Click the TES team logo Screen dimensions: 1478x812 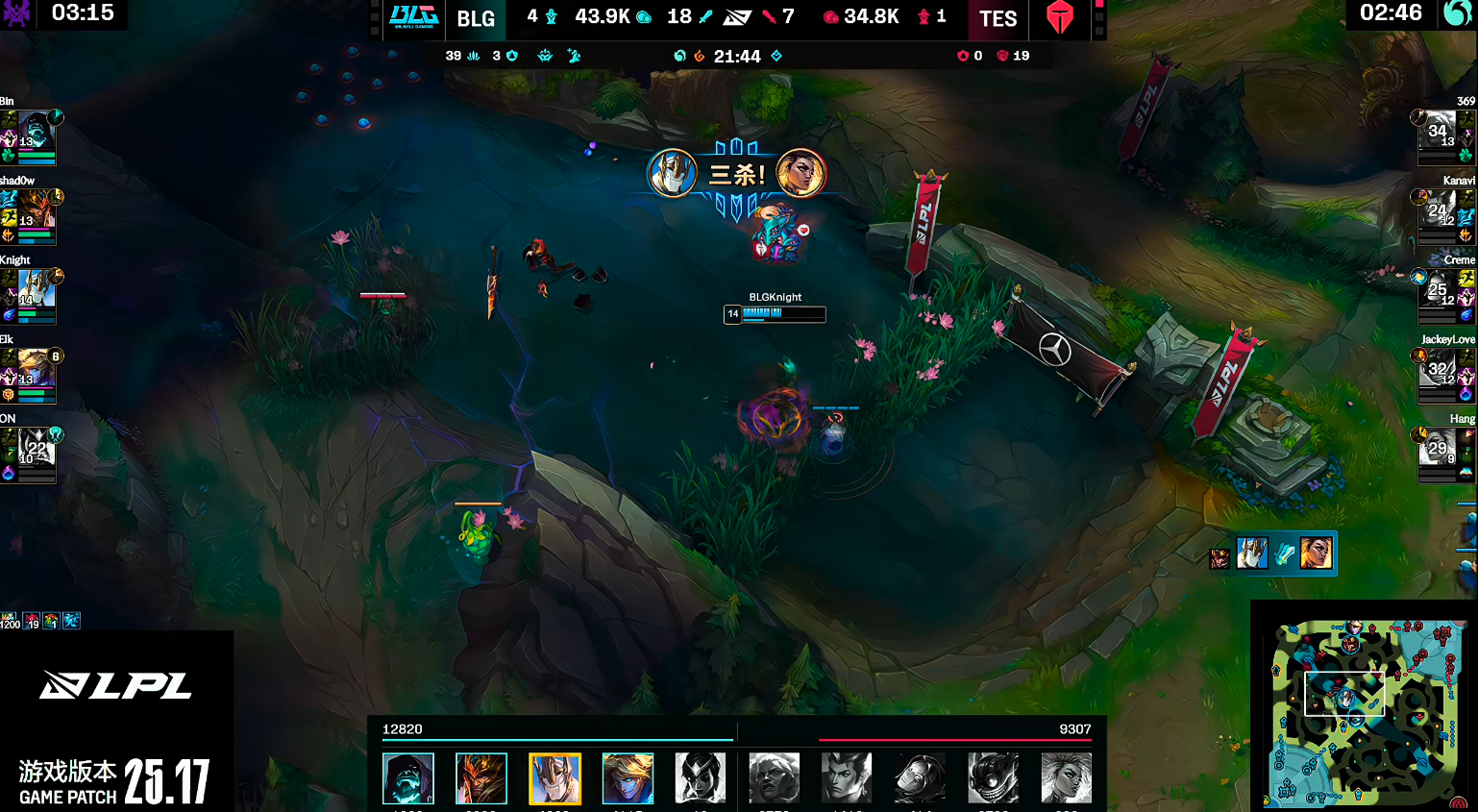(x=1059, y=17)
